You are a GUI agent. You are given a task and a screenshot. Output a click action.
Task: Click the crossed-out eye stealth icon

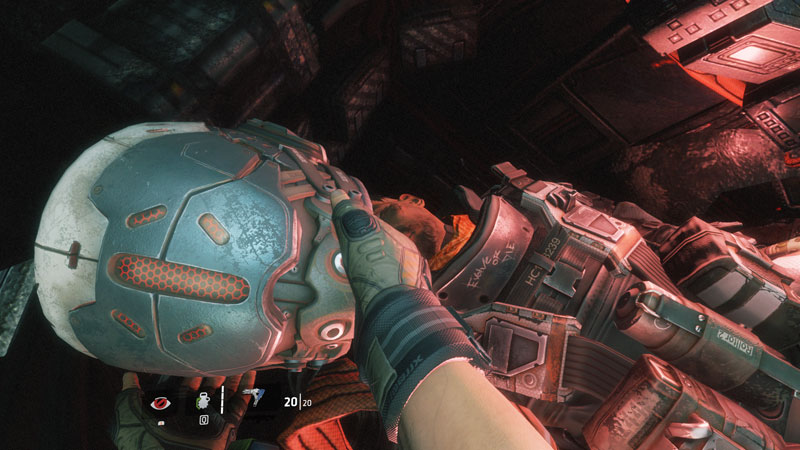[x=159, y=403]
